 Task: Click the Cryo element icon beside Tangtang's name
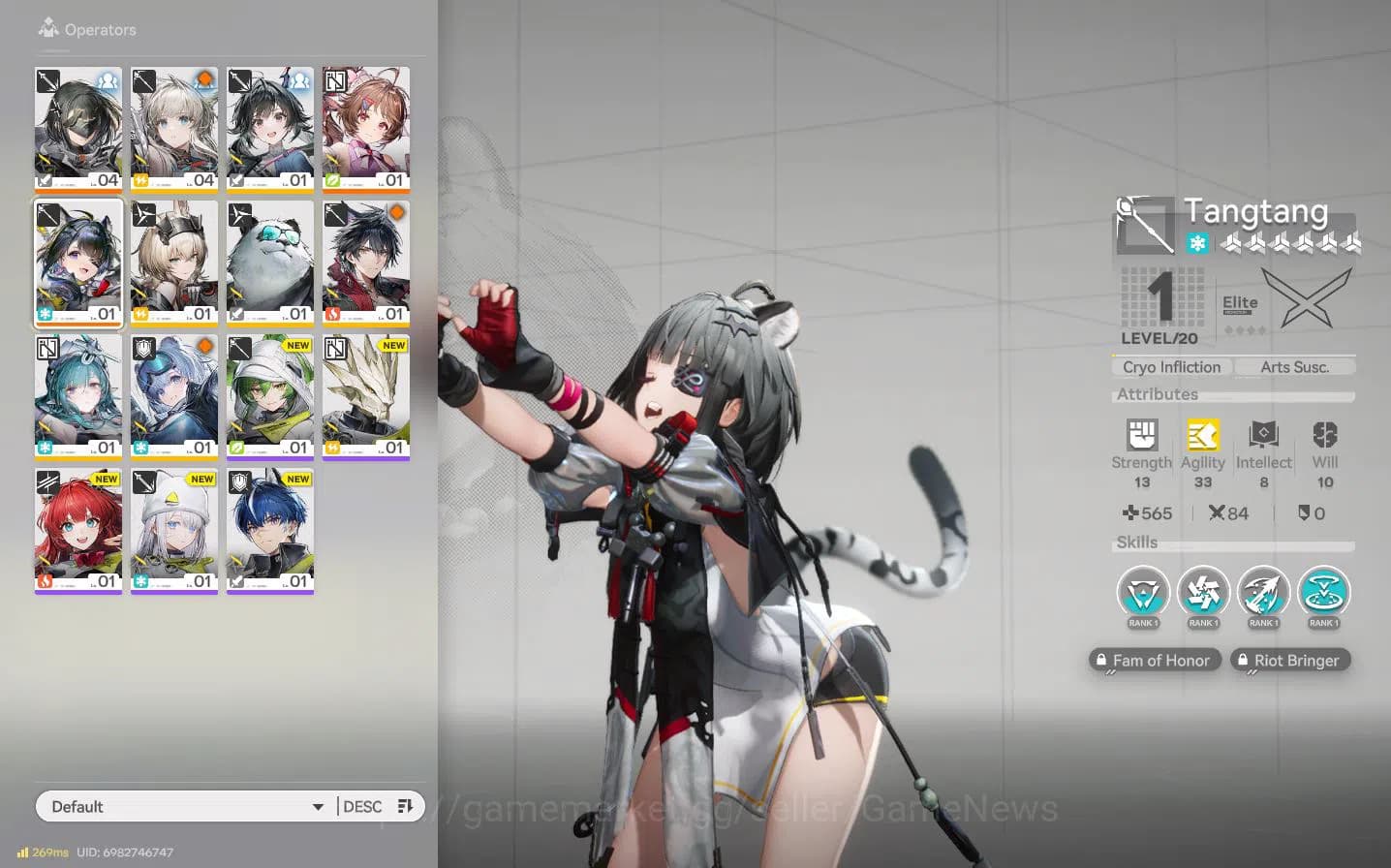[1196, 243]
